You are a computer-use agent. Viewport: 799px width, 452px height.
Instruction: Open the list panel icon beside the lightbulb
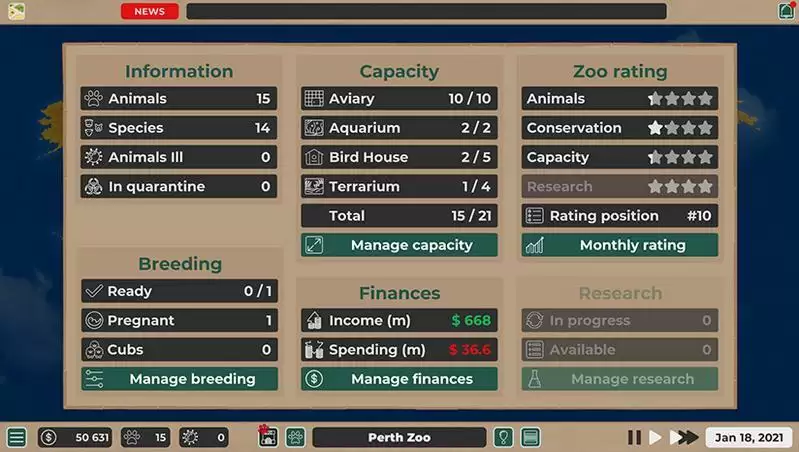[x=530, y=437]
